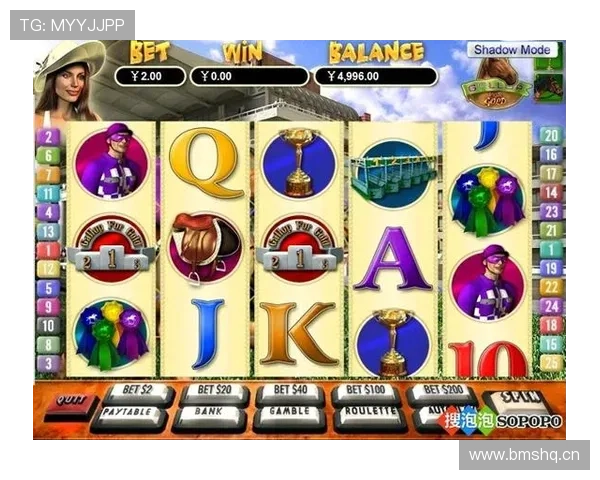
Task: Click the payline 3 marker
Action: pyautogui.click(x=48, y=363)
